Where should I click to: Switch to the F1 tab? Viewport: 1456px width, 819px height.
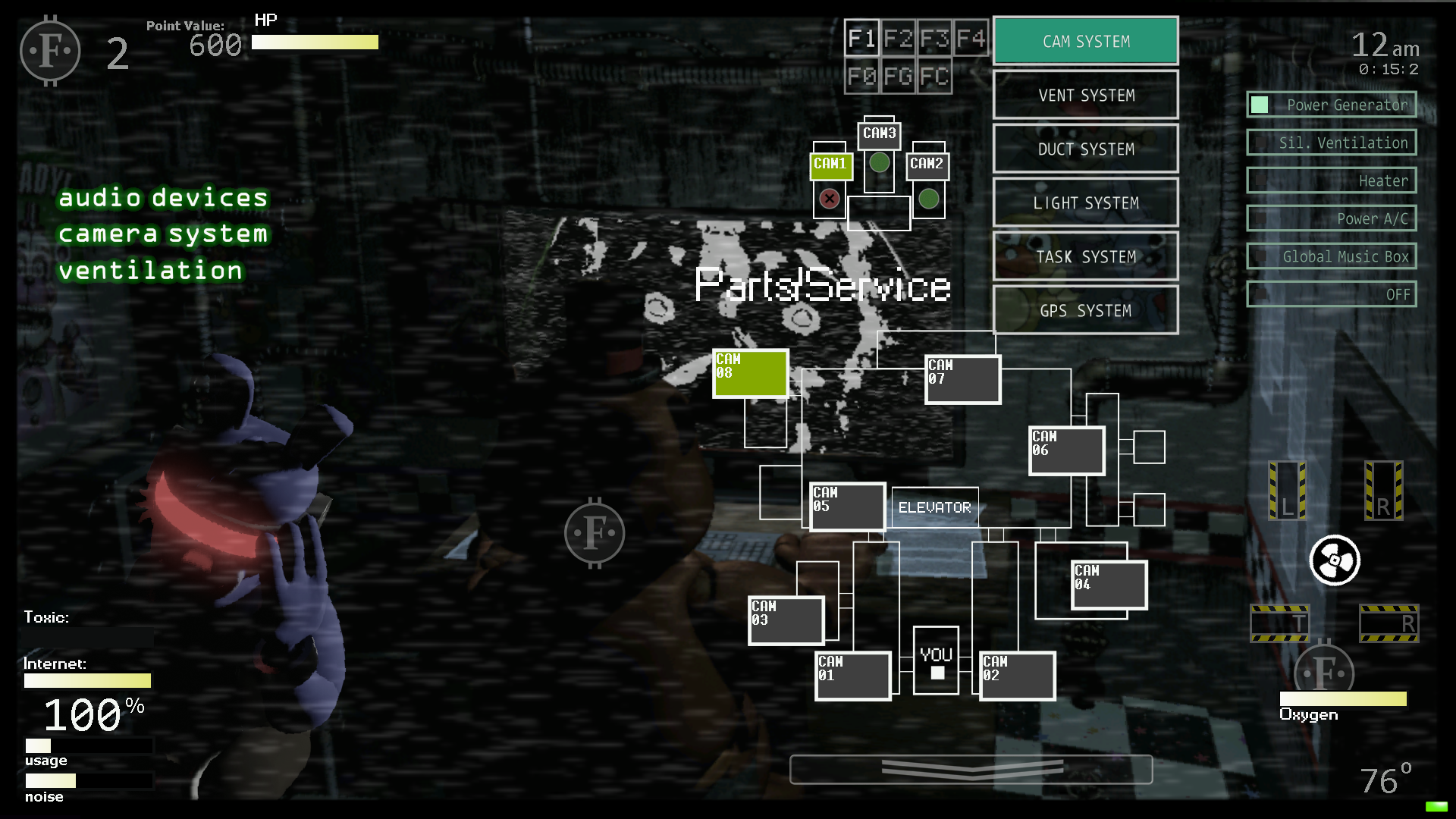(862, 38)
